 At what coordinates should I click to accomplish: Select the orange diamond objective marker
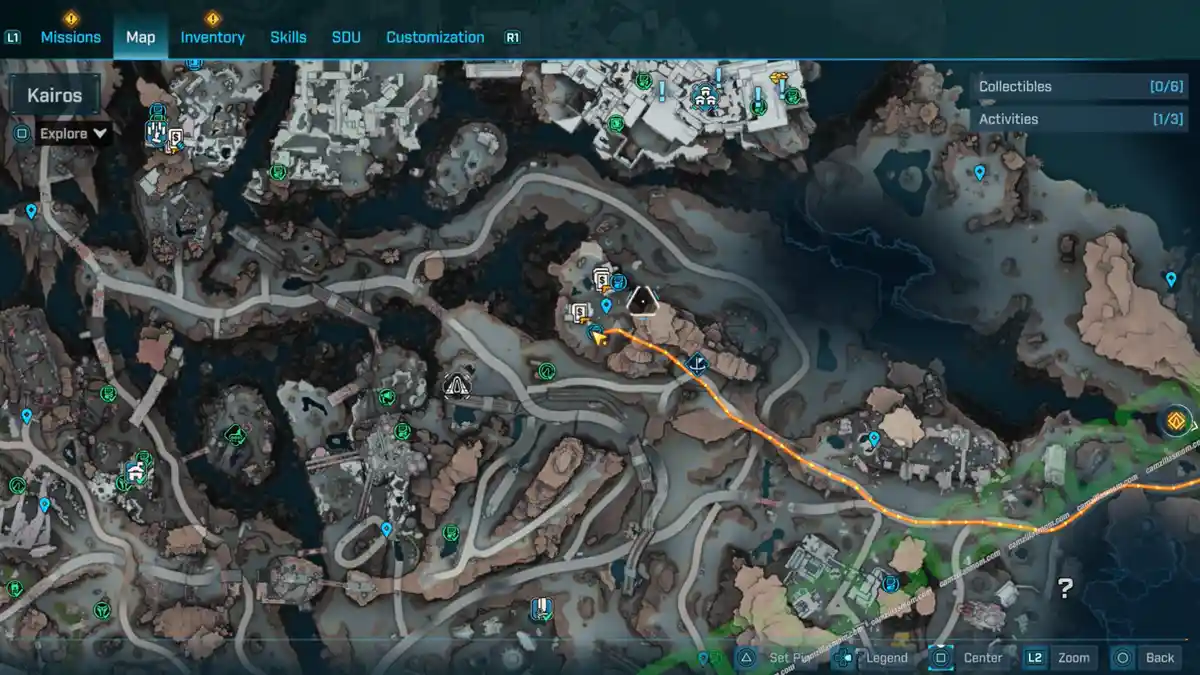click(x=1178, y=421)
